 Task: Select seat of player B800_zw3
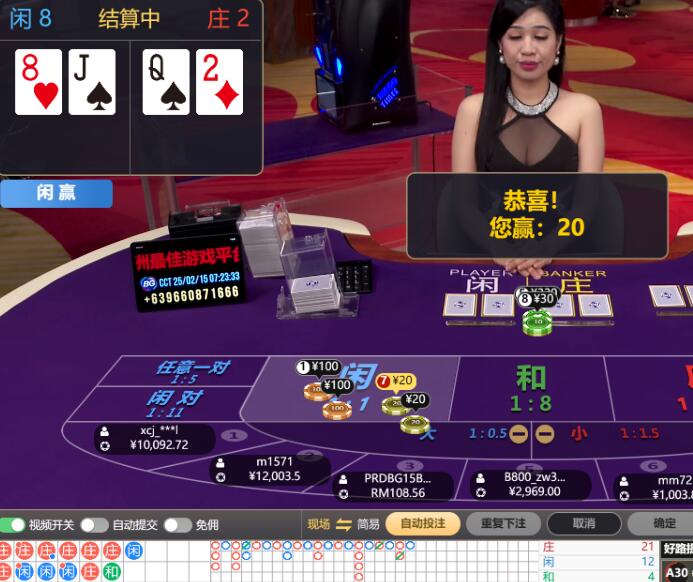pyautogui.click(x=532, y=484)
